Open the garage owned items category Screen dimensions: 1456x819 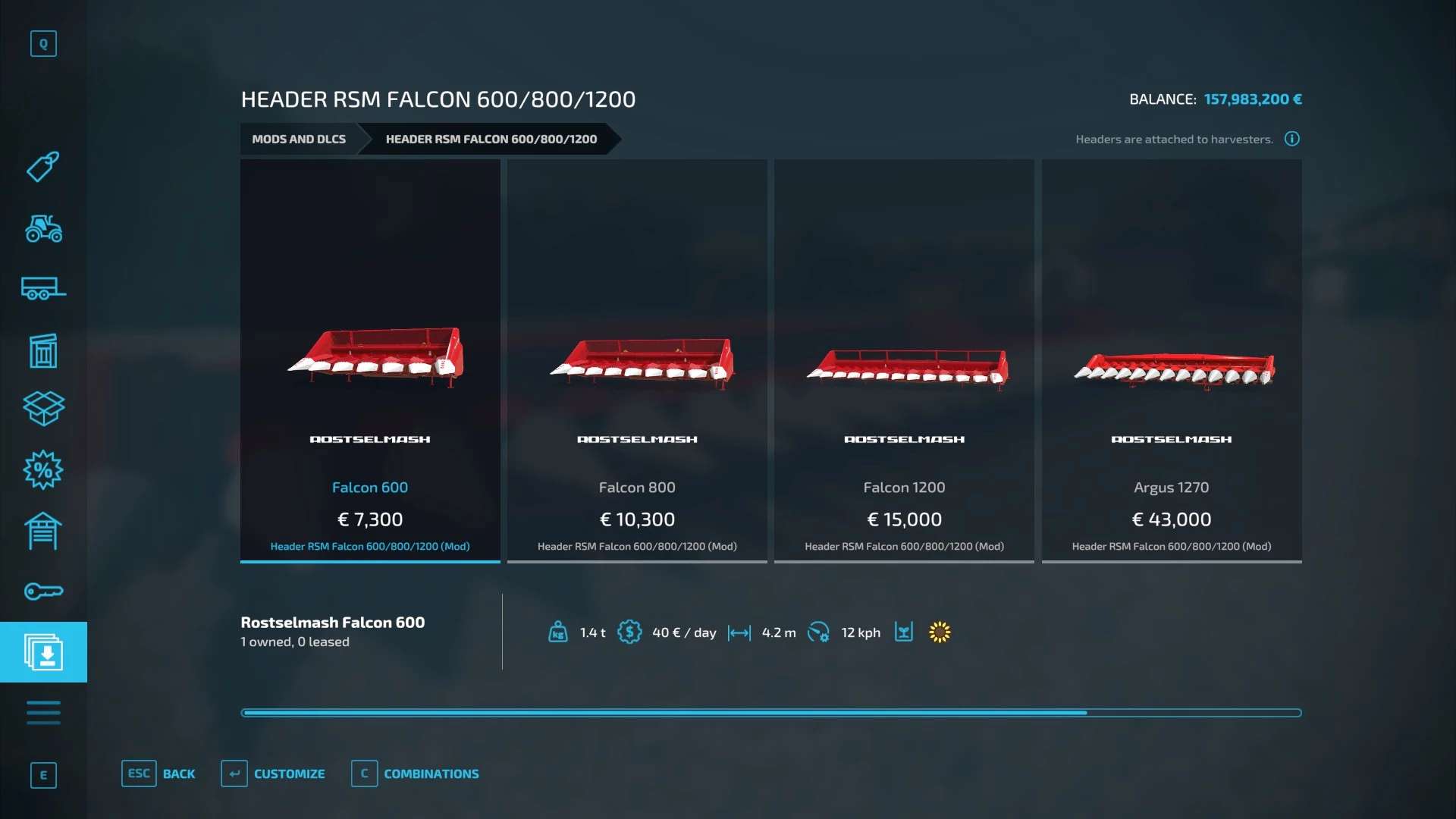(x=43, y=531)
